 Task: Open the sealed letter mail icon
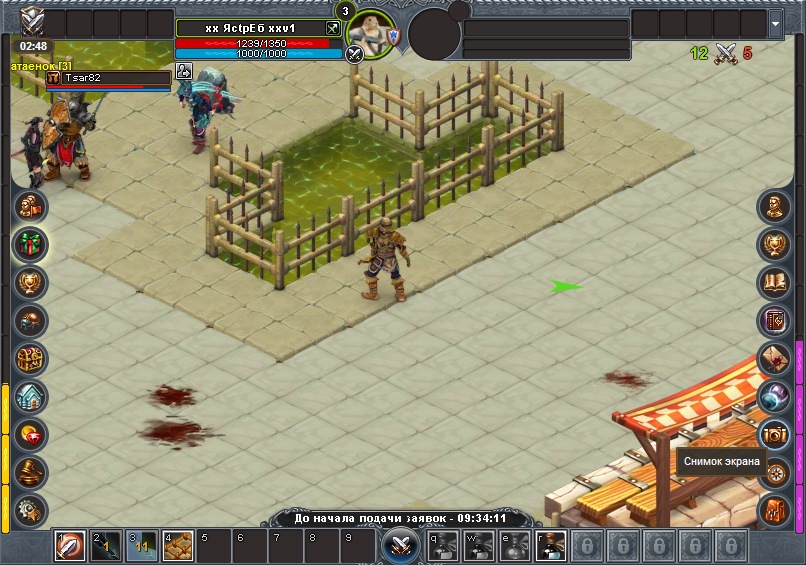pos(774,358)
